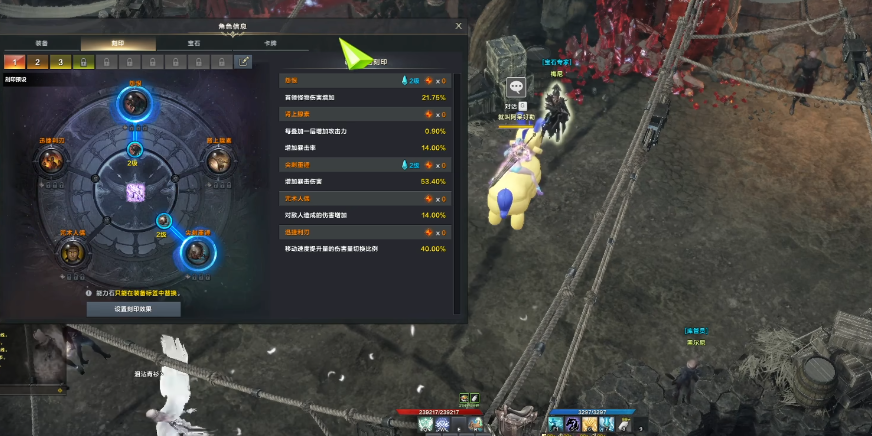Choose engraving preset 3
This screenshot has width=872, height=436.
[x=59, y=62]
